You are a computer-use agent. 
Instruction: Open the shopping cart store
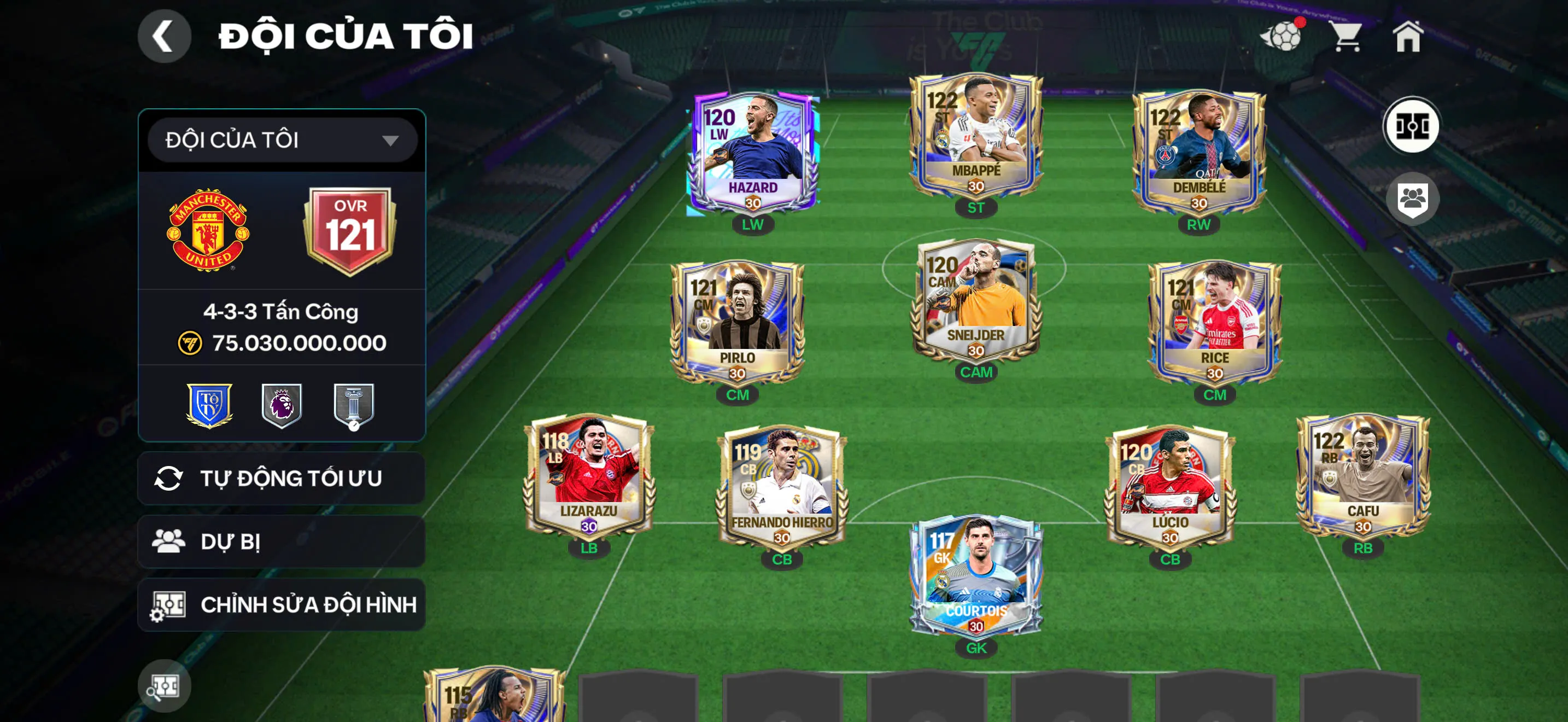pyautogui.click(x=1347, y=37)
